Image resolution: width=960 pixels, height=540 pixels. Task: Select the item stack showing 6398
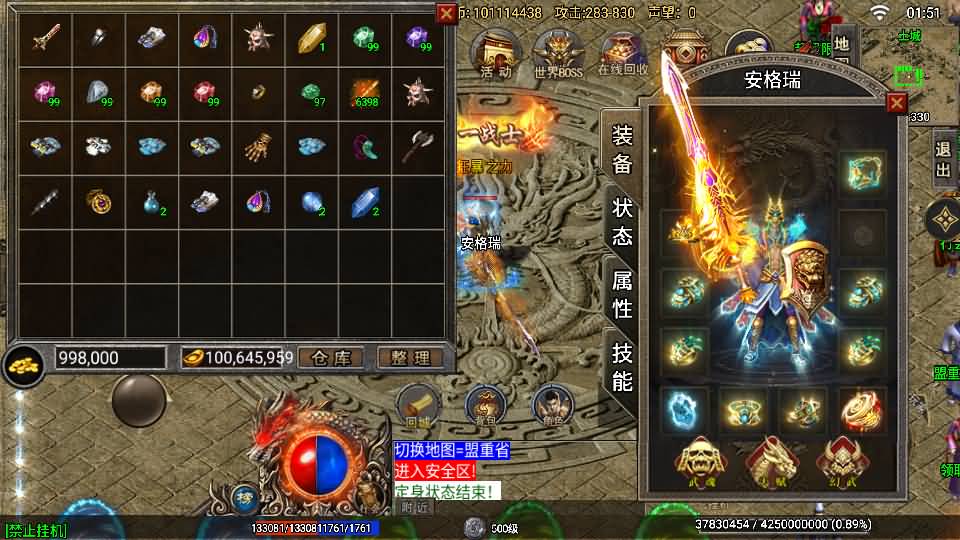(x=364, y=93)
